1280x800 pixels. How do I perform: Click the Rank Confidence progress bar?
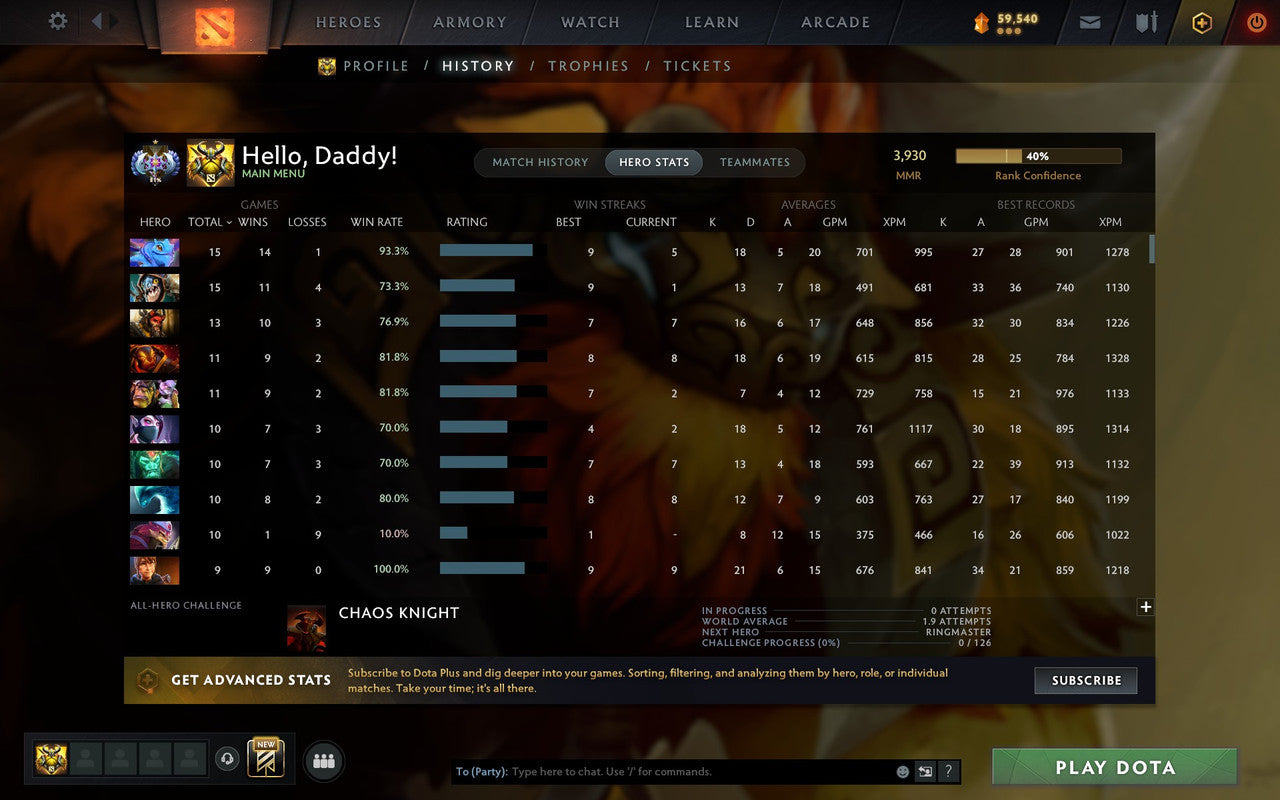1039,156
